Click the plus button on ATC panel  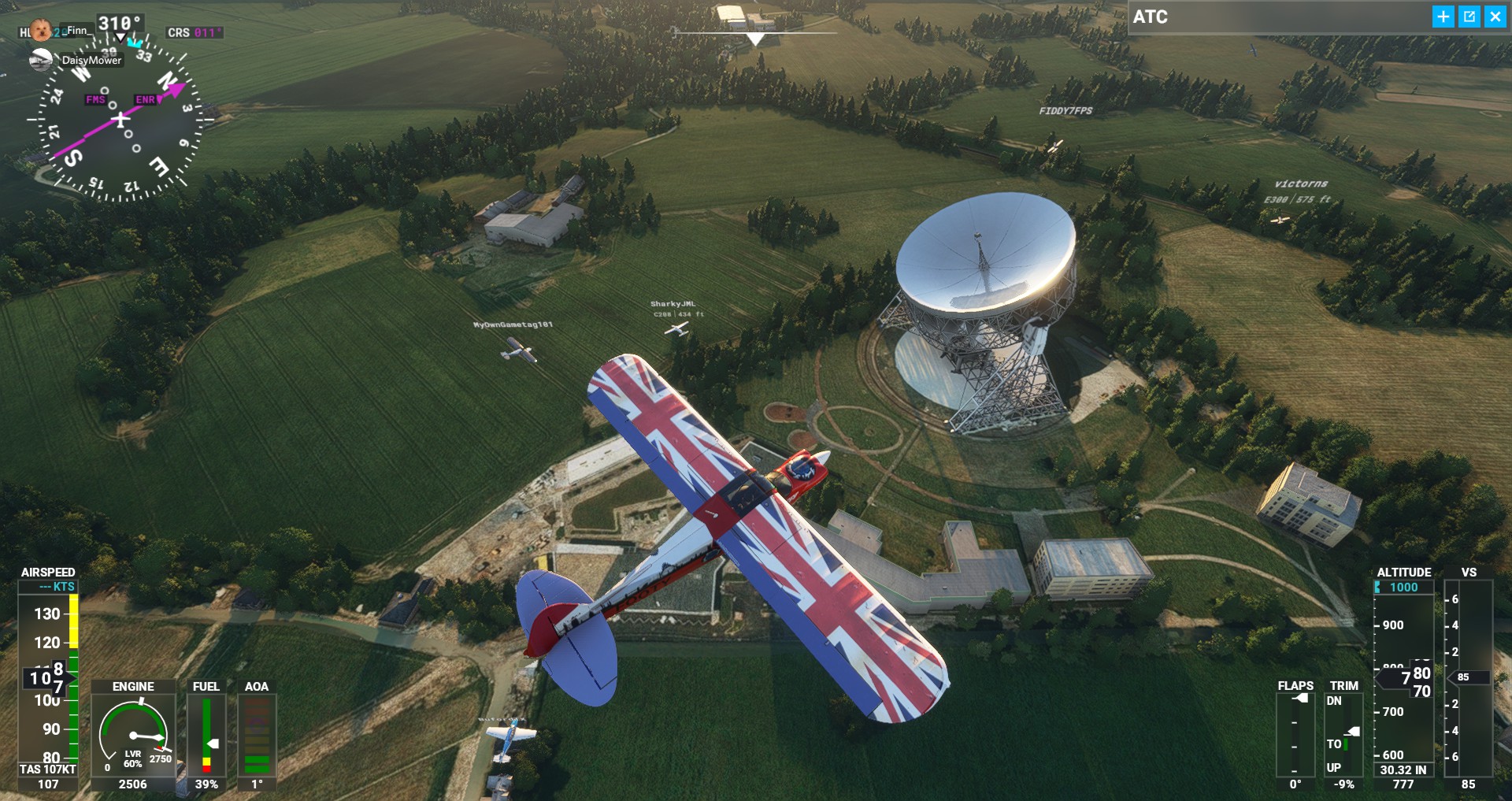(x=1443, y=17)
